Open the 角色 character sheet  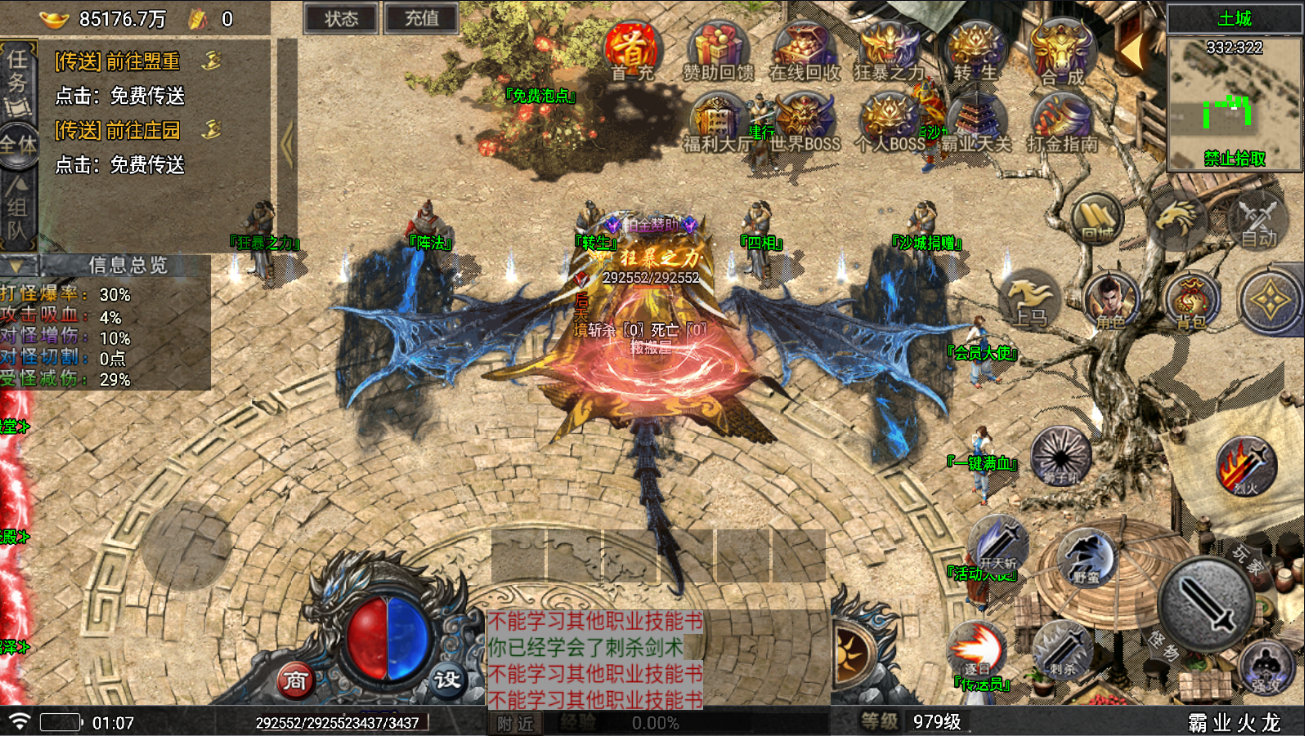pos(1110,298)
